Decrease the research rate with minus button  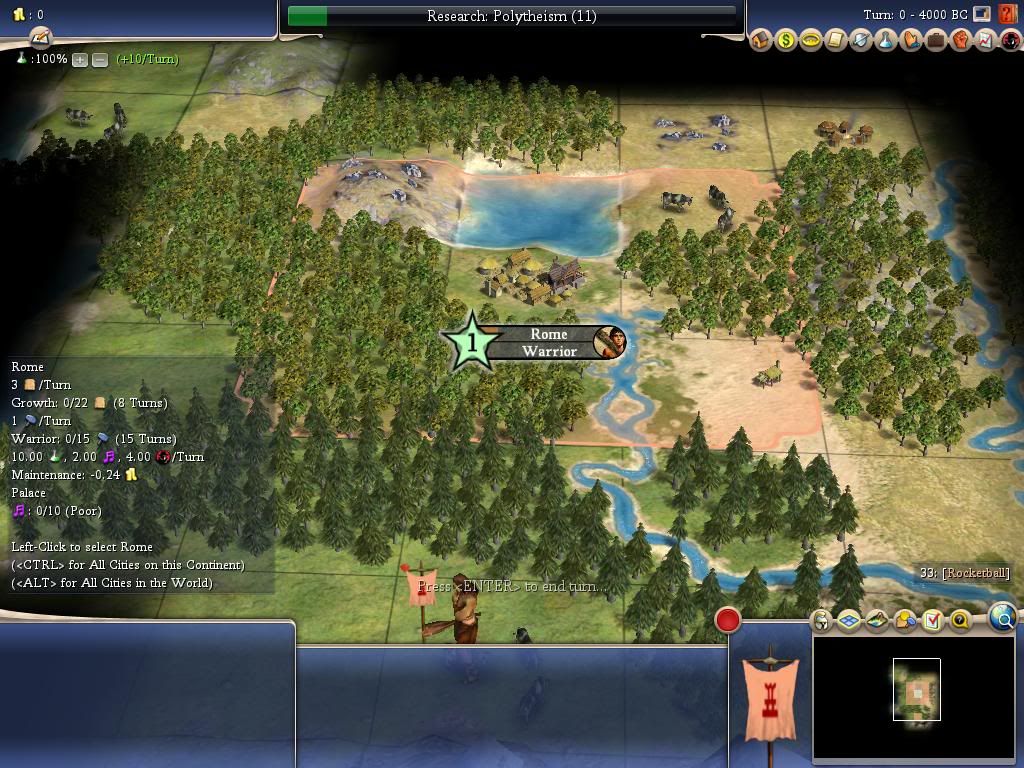[100, 60]
